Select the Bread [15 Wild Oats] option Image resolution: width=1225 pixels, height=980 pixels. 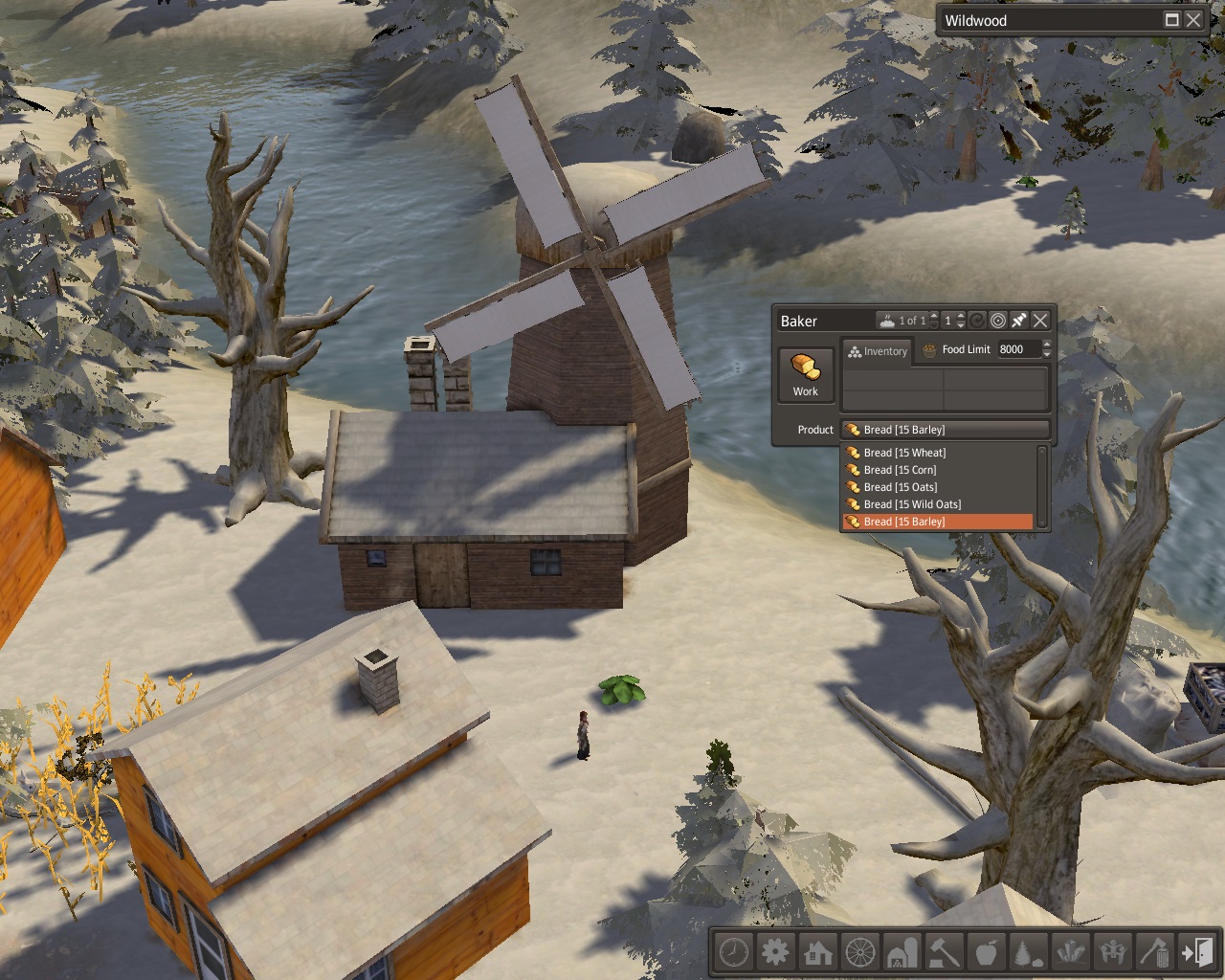pyautogui.click(x=912, y=504)
